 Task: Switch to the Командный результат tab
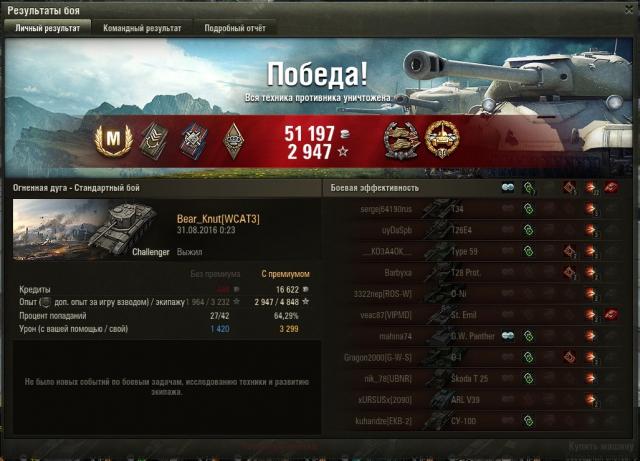pos(142,29)
